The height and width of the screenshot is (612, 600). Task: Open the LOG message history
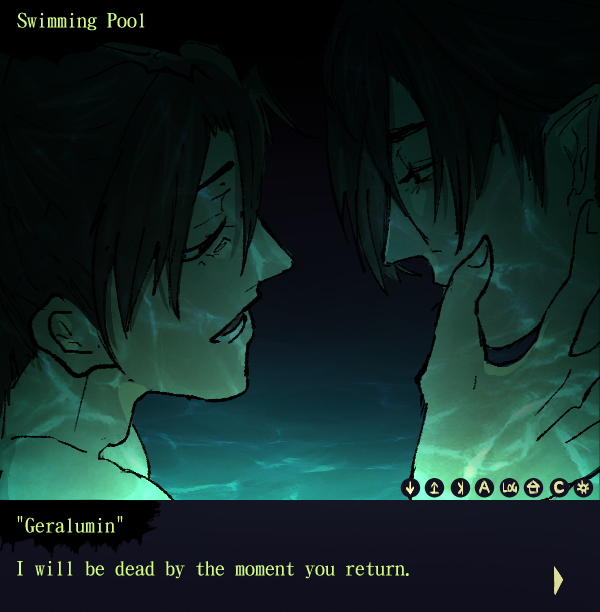(510, 488)
